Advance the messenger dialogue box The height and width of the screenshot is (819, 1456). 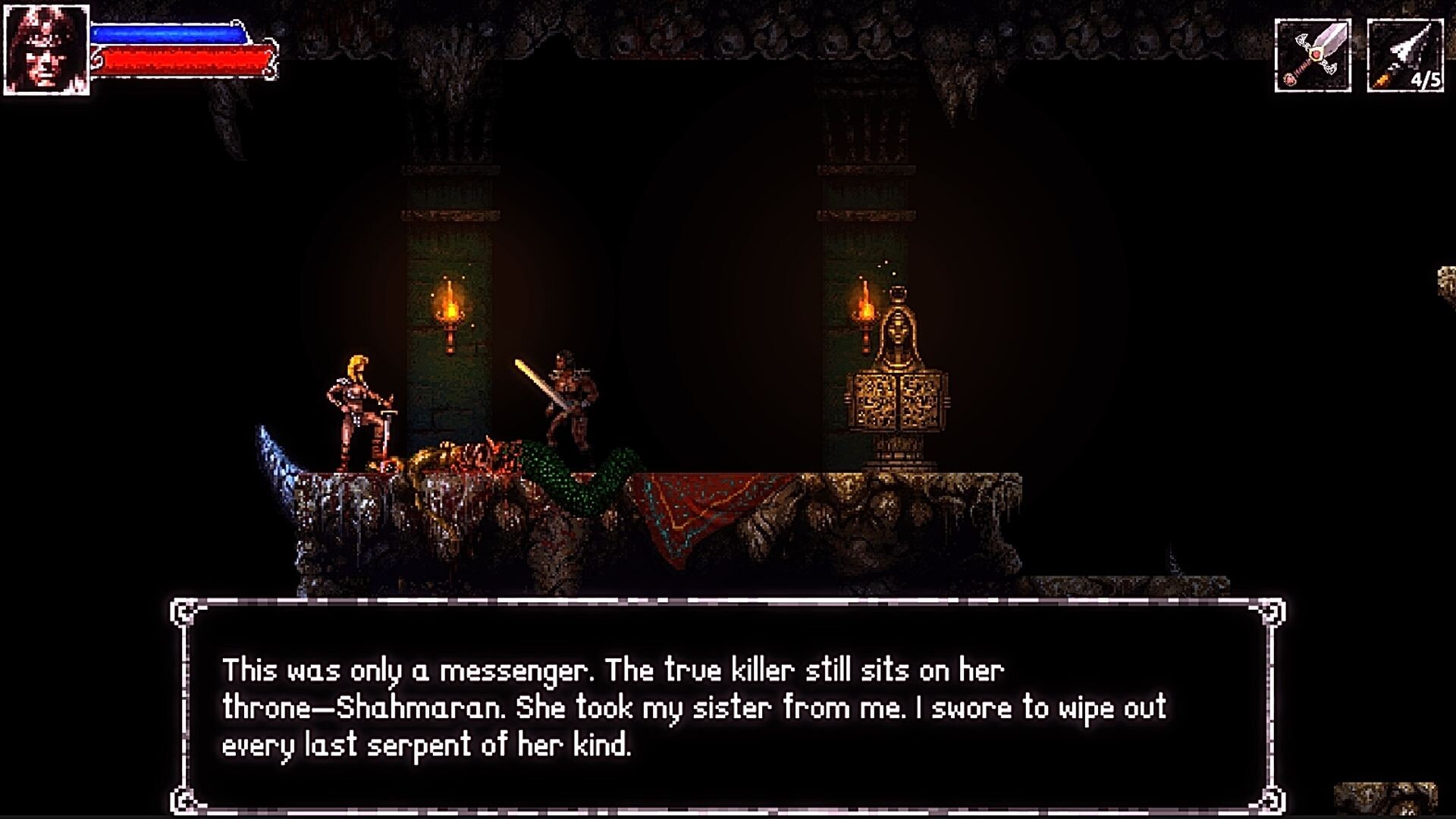tap(727, 707)
